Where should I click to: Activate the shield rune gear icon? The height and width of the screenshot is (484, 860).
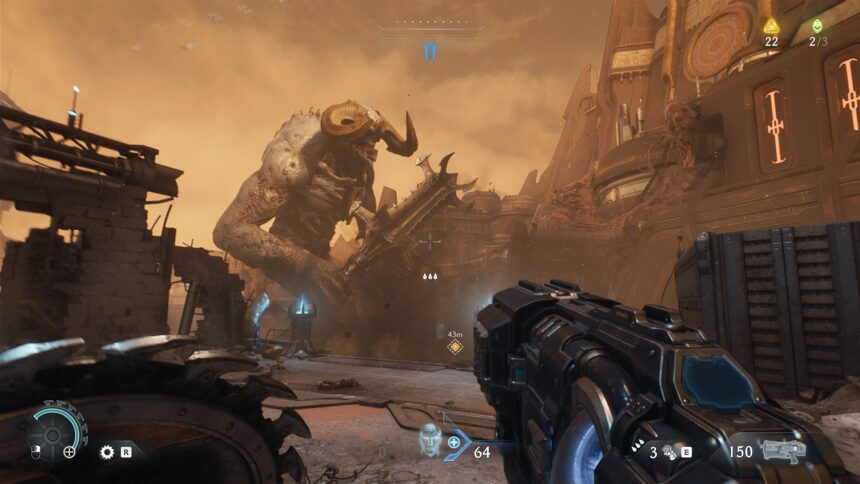click(x=107, y=452)
